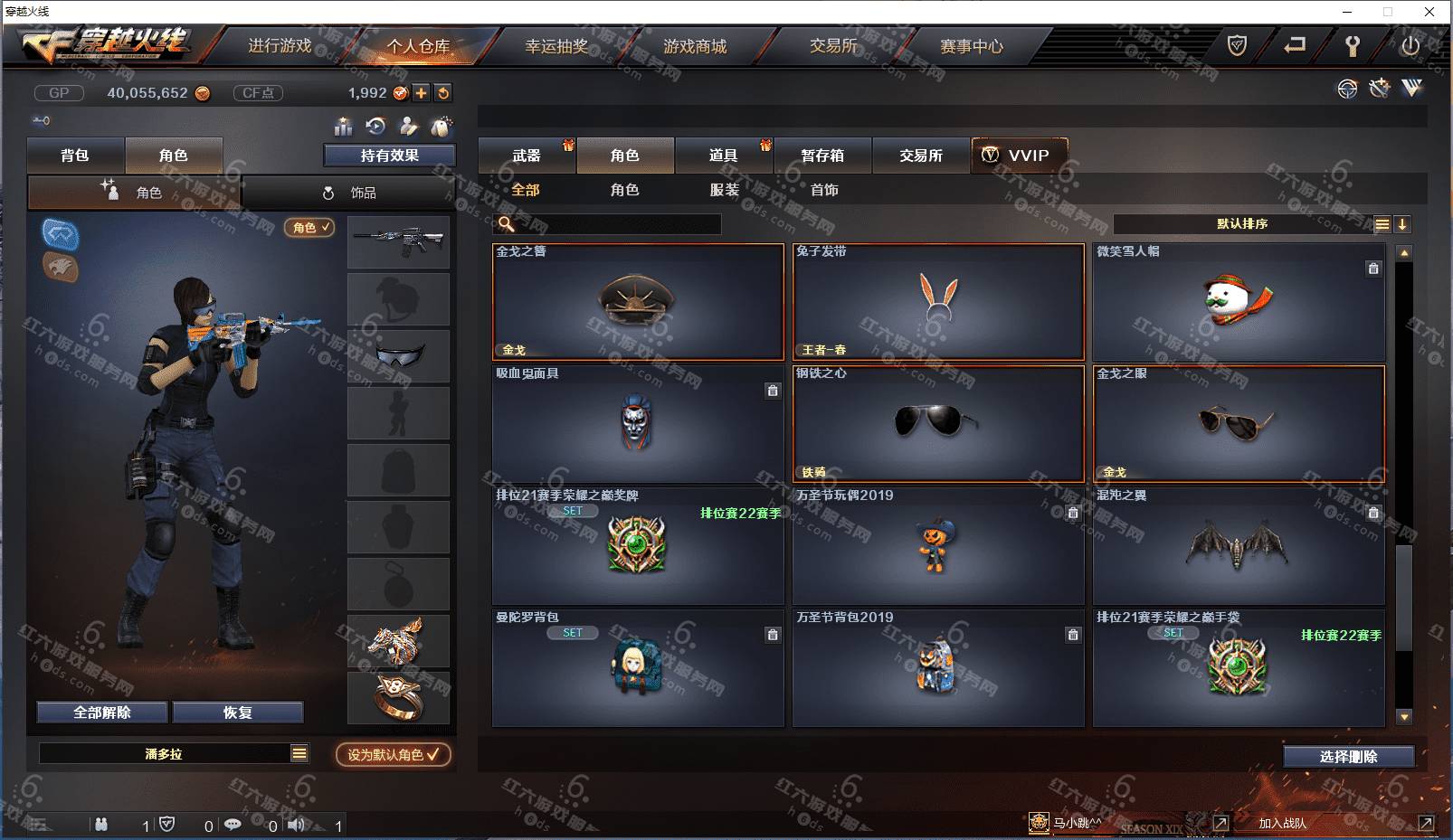Go to 游戏商城 shop

(695, 46)
